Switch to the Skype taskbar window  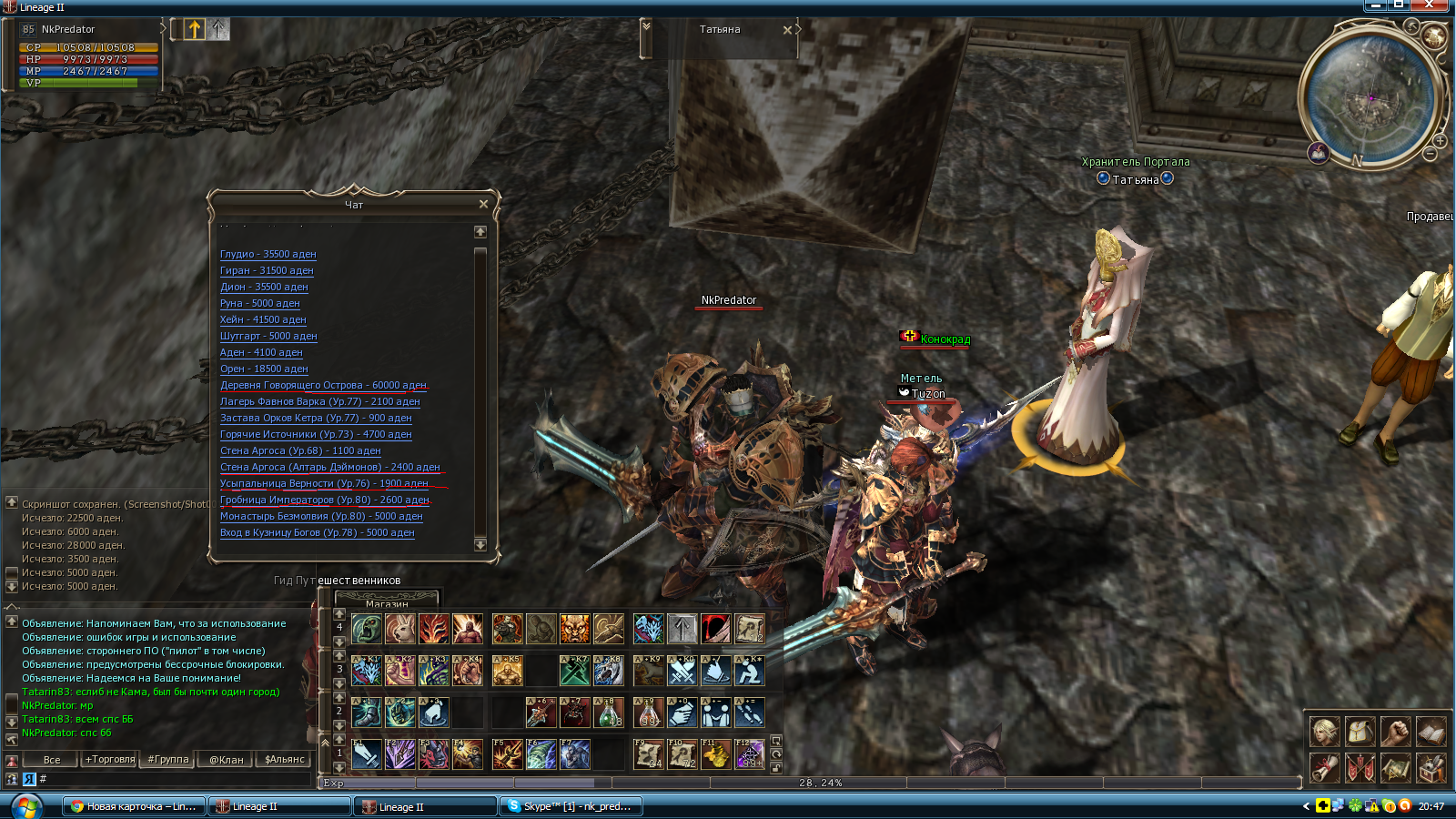(571, 806)
